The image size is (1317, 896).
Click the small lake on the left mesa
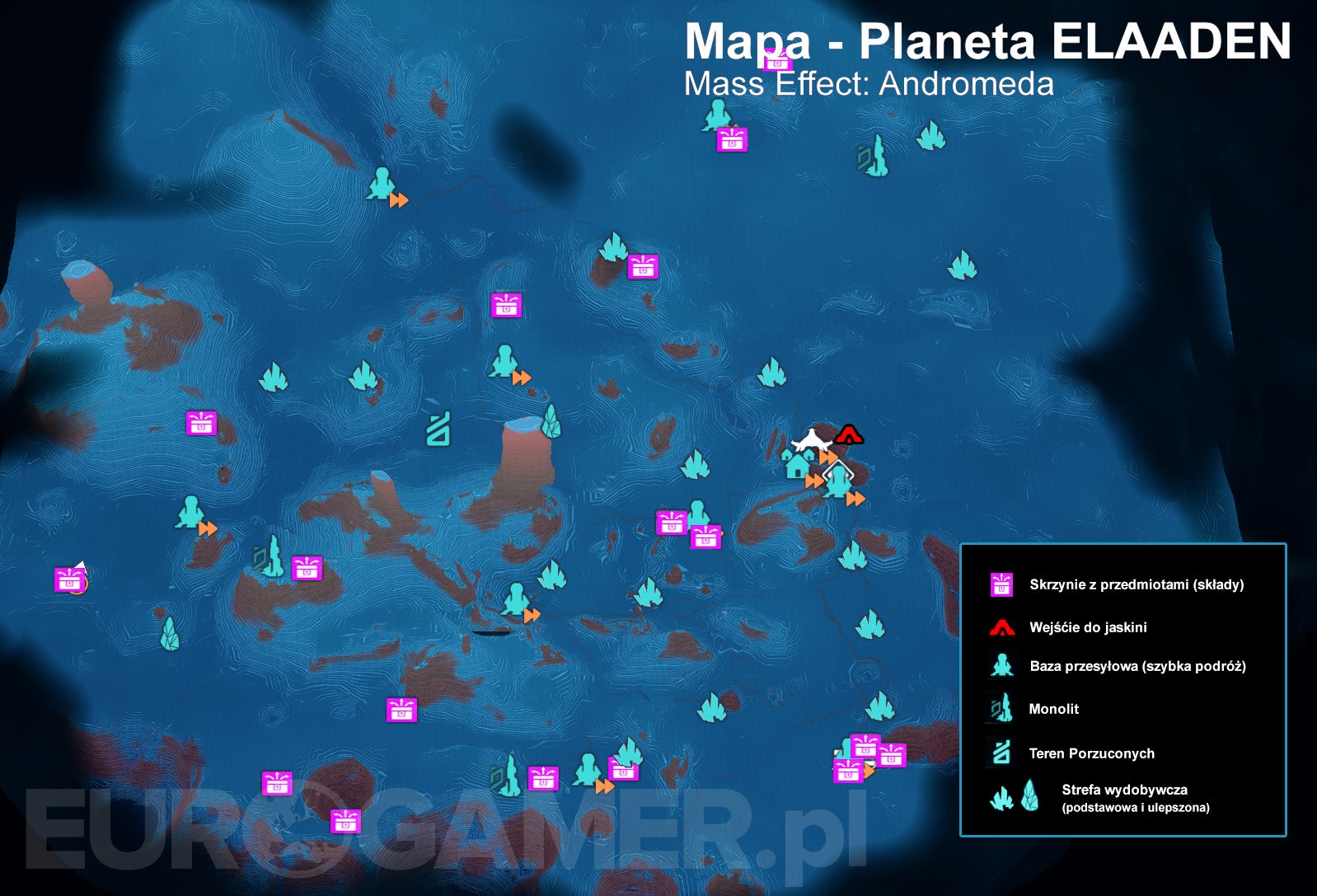coord(78,268)
